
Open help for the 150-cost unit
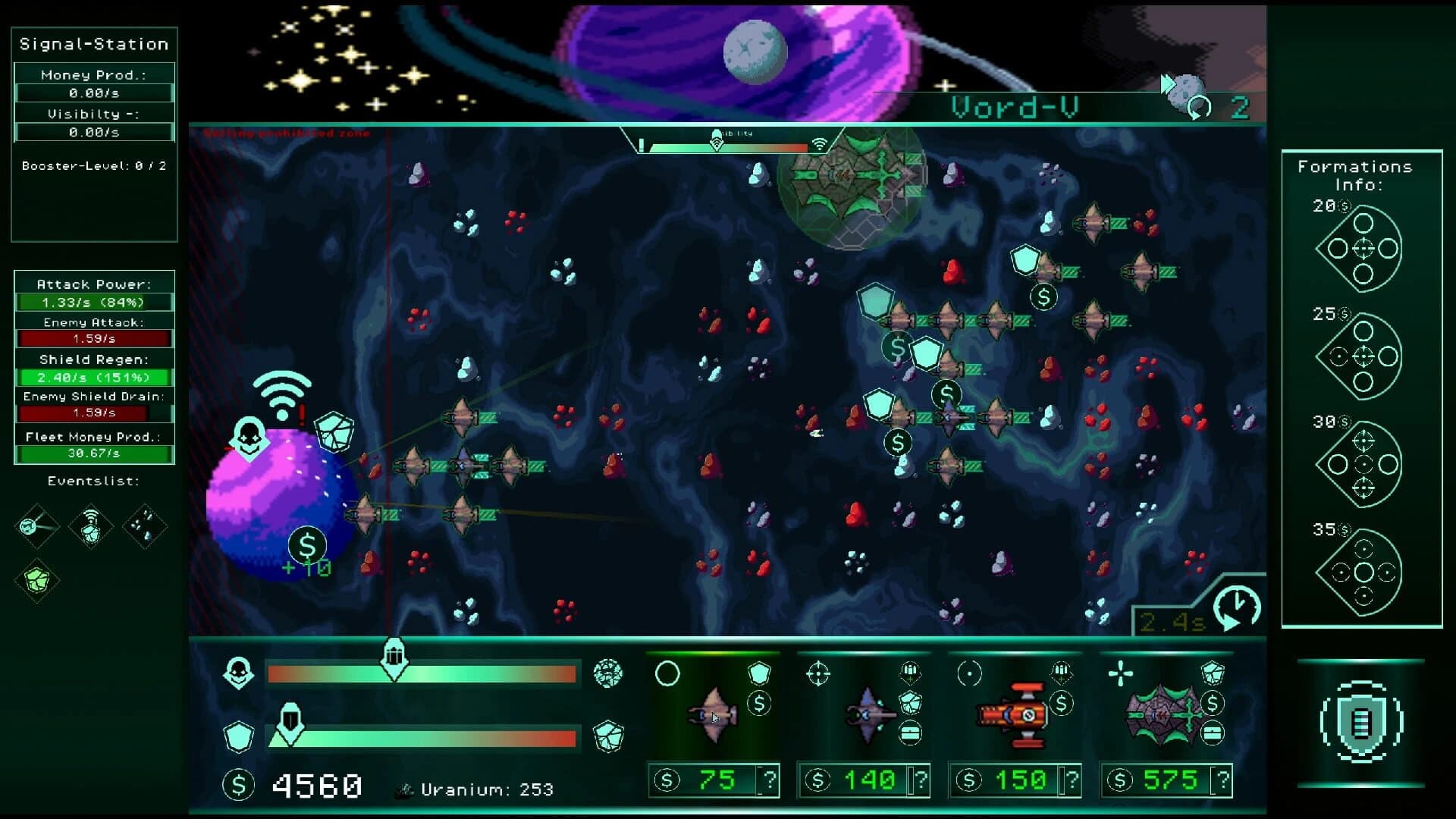pos(1072,782)
